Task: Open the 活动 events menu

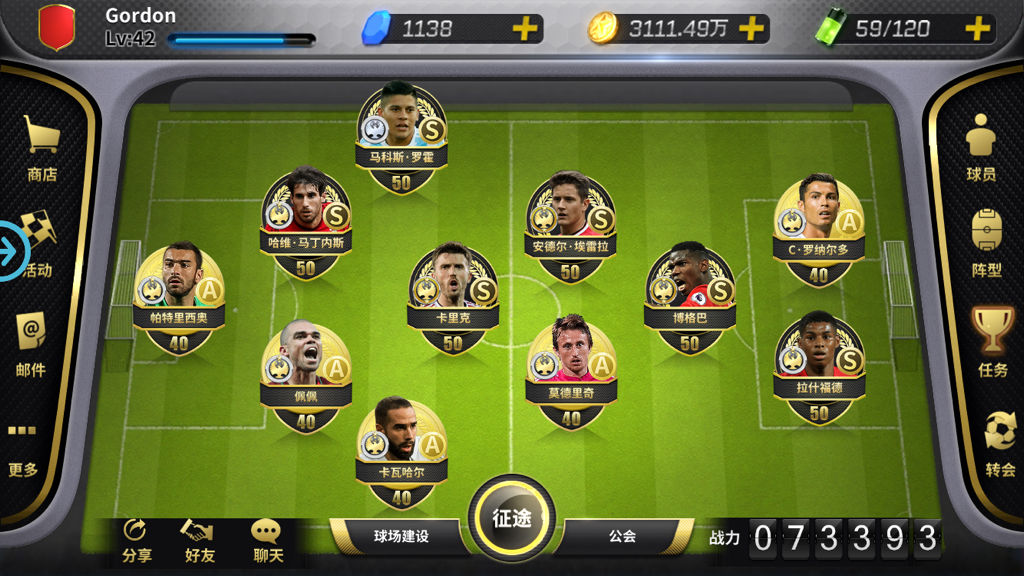Action: coord(38,246)
